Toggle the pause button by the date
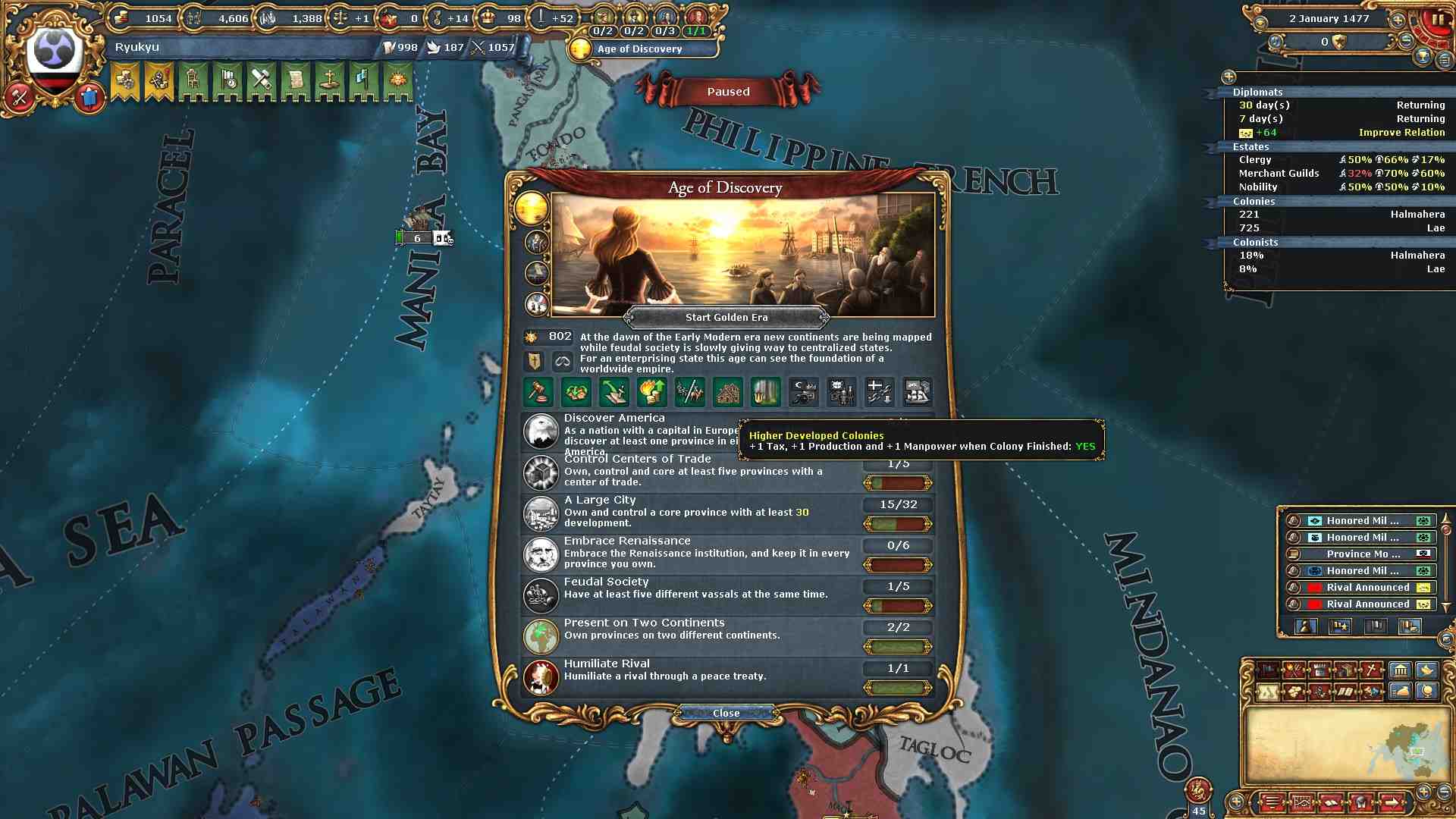 1436,20
